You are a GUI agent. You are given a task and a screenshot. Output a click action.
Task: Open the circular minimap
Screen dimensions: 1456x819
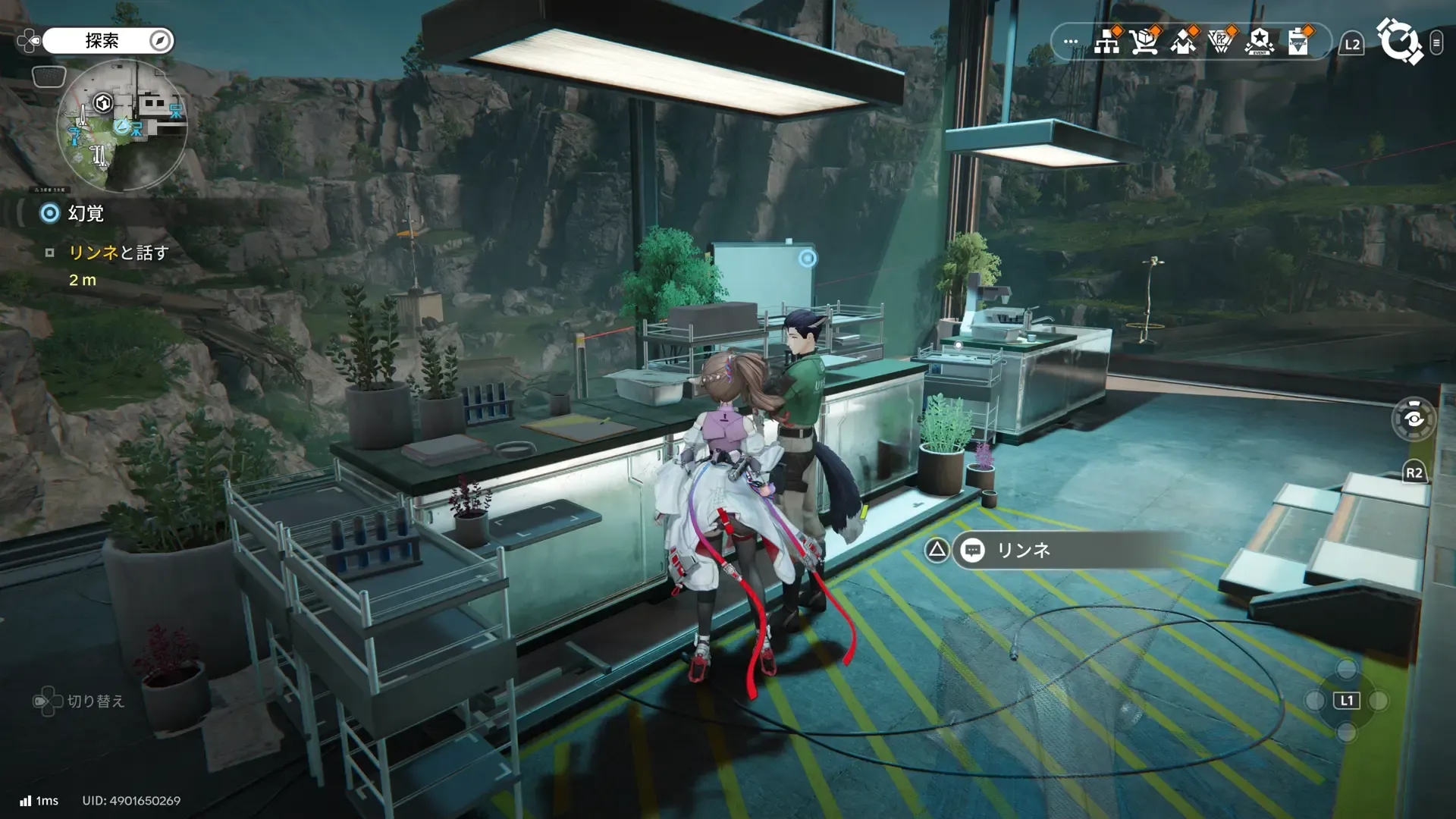tap(121, 126)
